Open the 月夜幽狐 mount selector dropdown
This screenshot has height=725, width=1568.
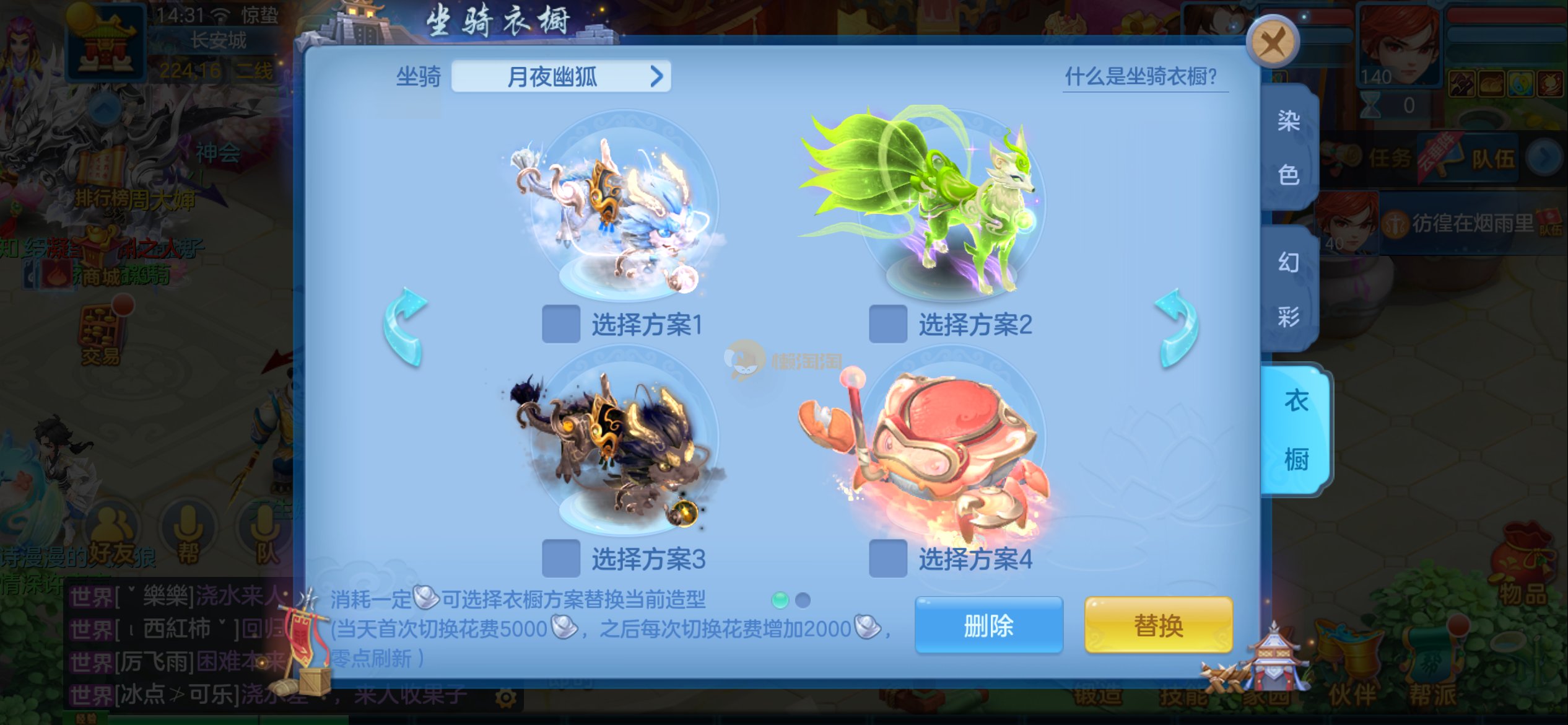(561, 77)
